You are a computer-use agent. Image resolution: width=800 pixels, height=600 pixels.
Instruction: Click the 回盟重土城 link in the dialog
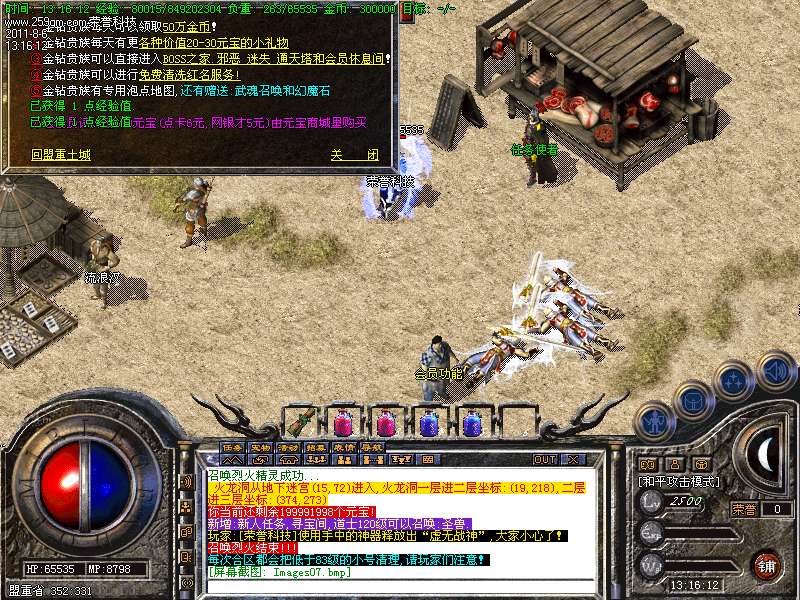[x=60, y=156]
